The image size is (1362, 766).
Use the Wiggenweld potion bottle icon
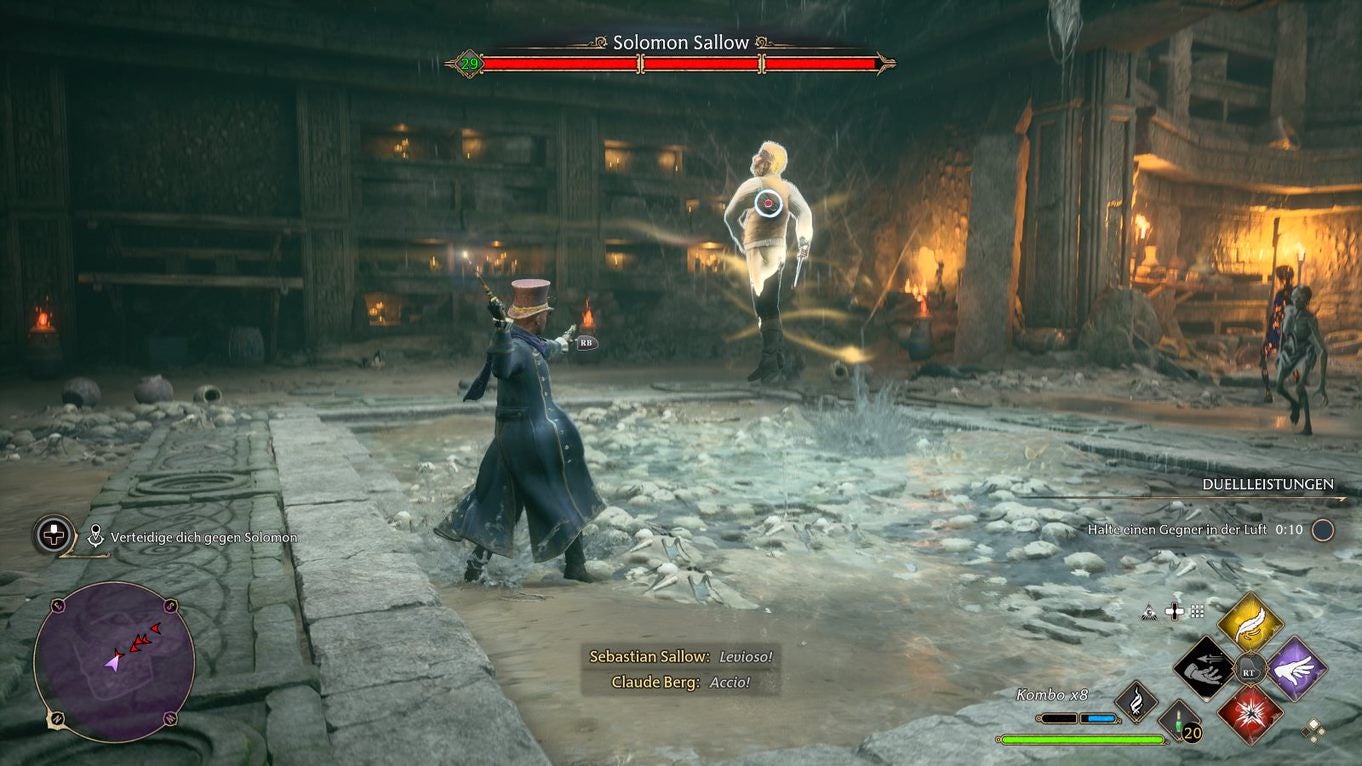pos(1178,722)
